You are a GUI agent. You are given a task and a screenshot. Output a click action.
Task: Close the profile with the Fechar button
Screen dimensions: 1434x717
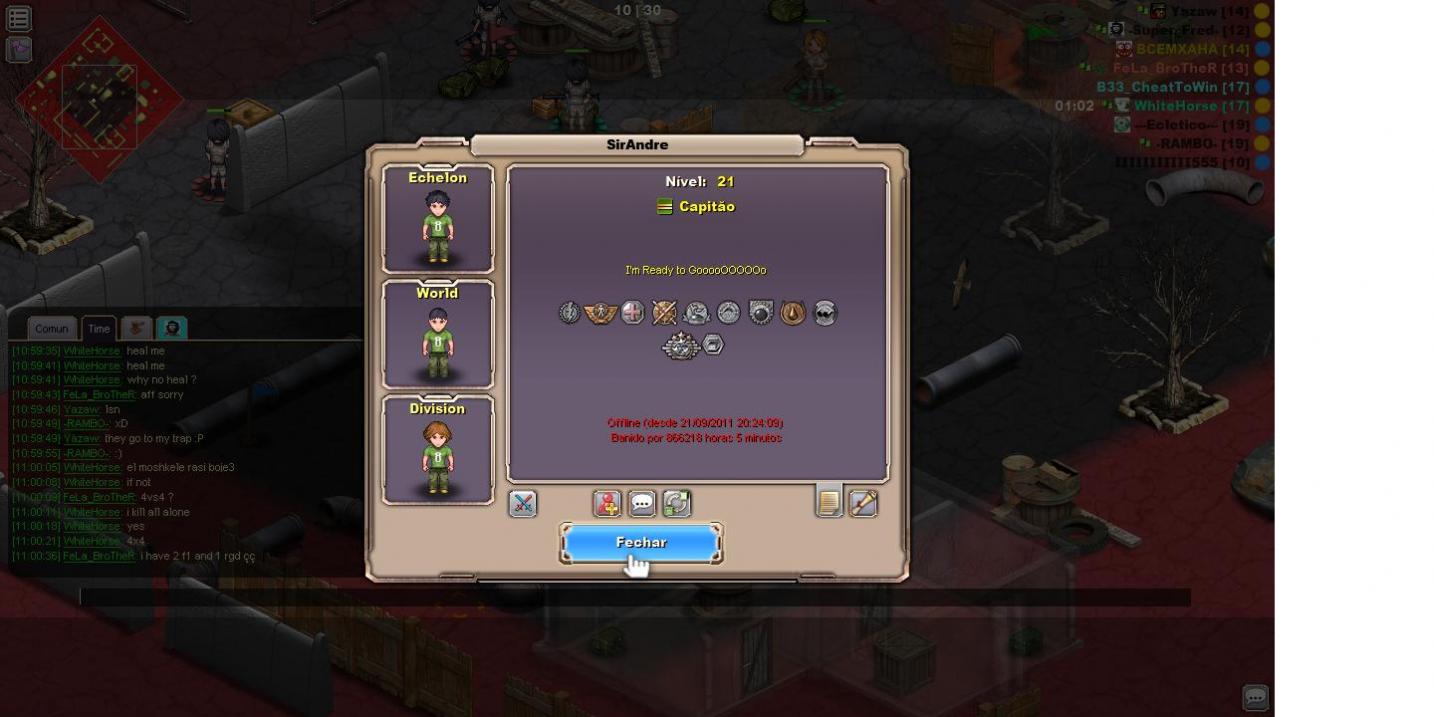640,543
